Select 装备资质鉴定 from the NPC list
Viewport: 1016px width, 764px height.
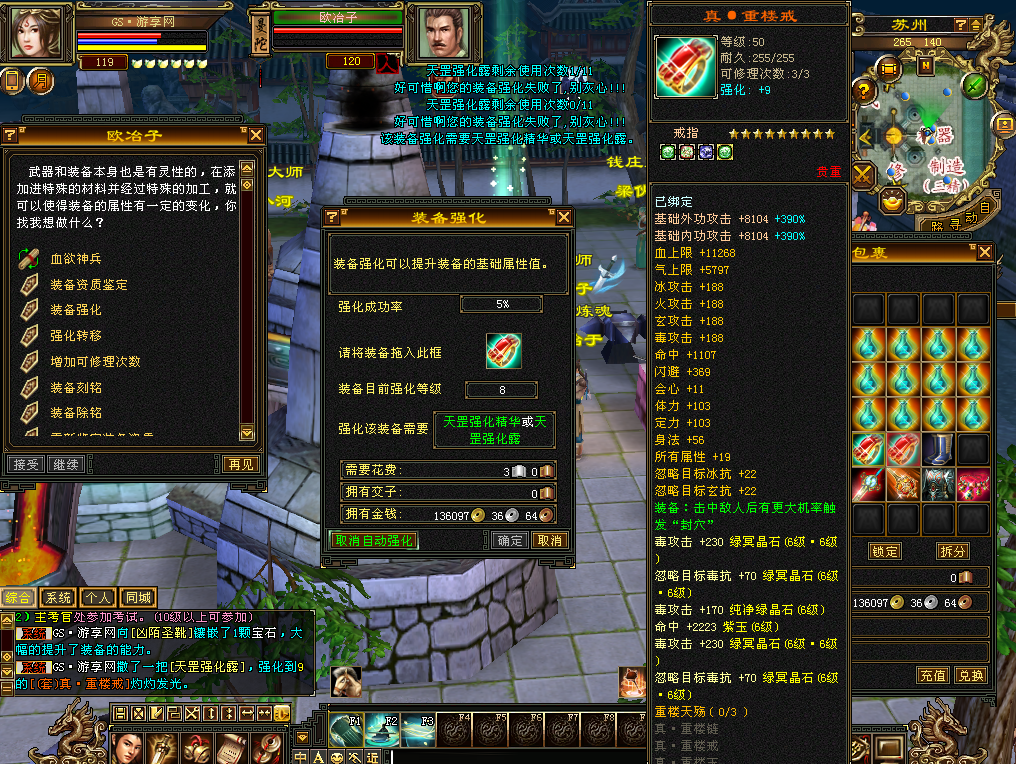[x=89, y=285]
